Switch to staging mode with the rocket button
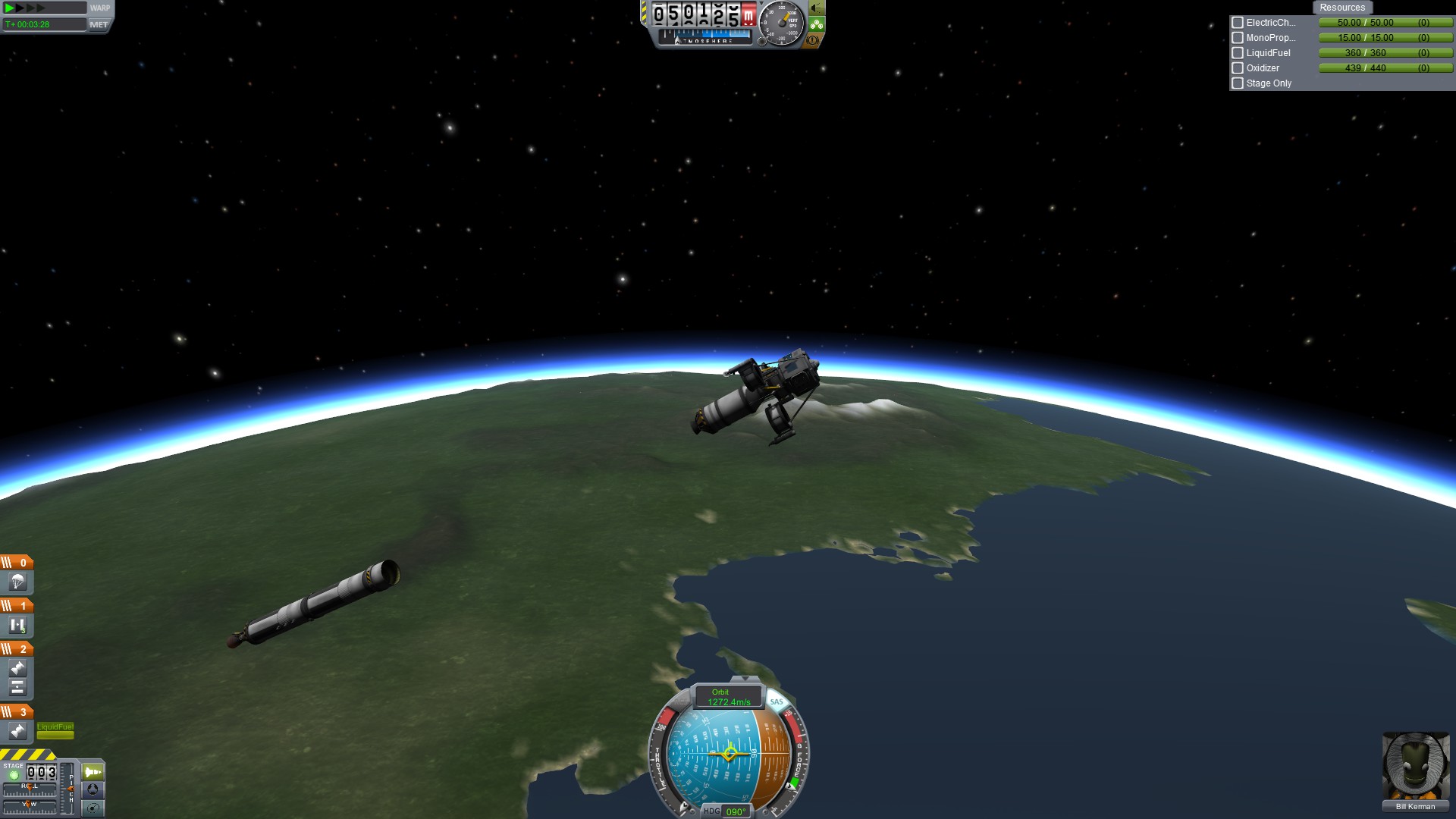This screenshot has height=819, width=1456. point(93,772)
